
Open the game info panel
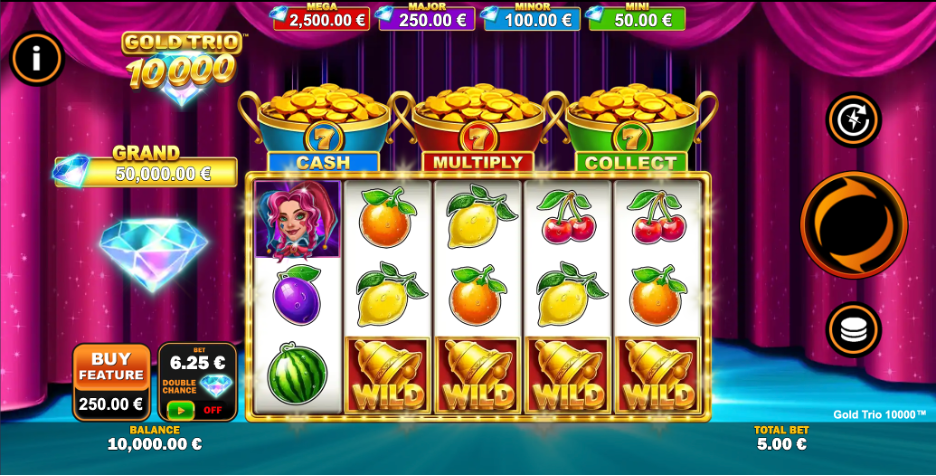(x=36, y=58)
